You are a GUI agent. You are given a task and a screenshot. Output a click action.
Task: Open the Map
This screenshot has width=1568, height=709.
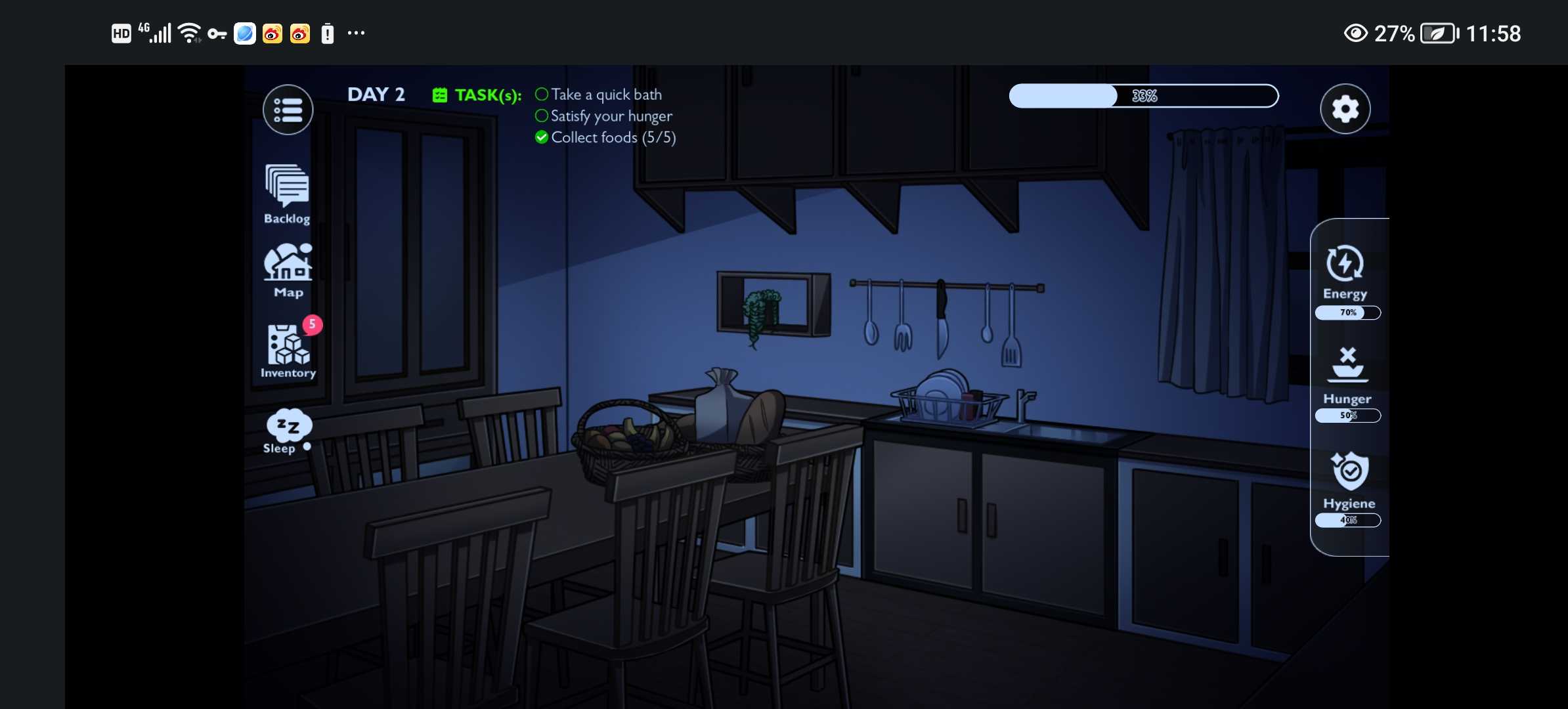[288, 270]
